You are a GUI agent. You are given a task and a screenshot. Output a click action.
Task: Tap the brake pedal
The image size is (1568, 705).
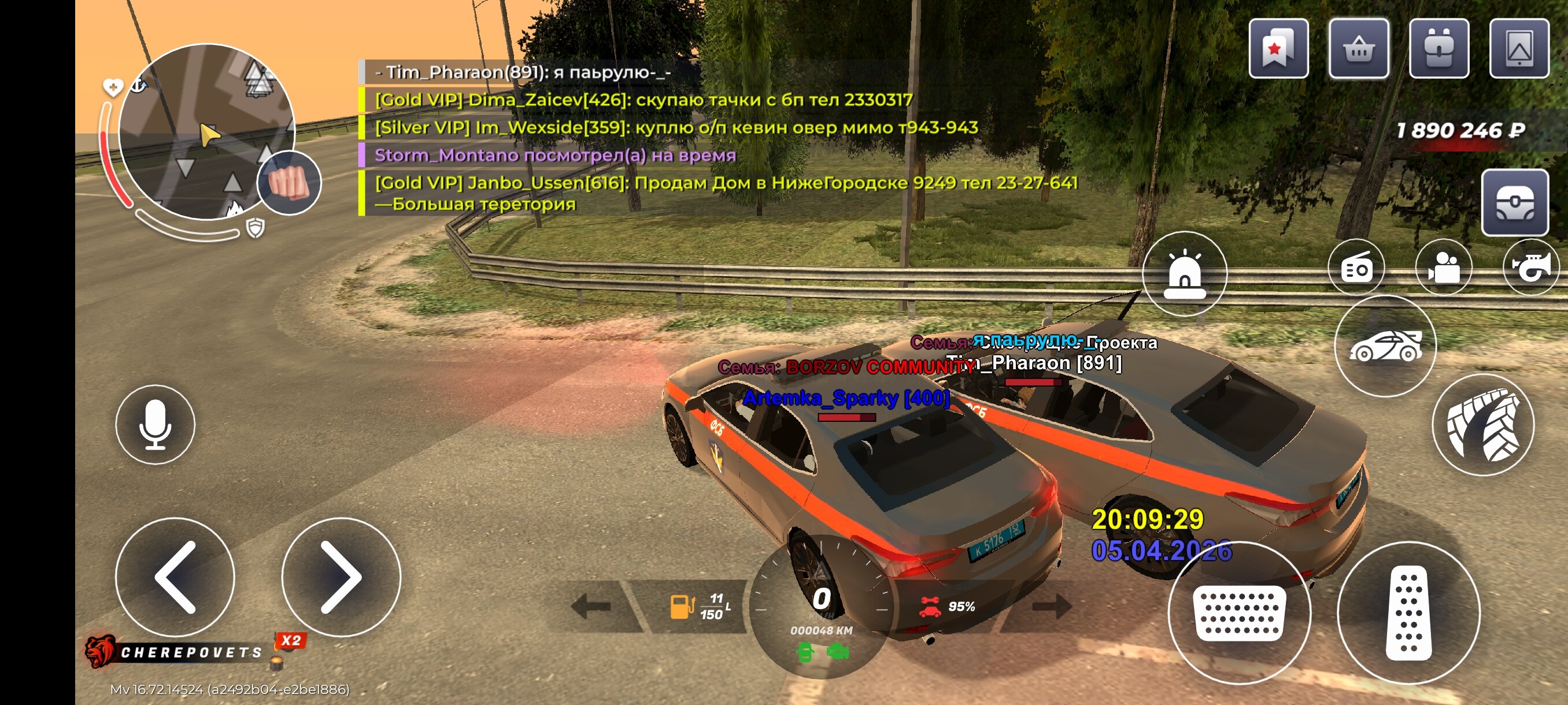pos(1238,613)
